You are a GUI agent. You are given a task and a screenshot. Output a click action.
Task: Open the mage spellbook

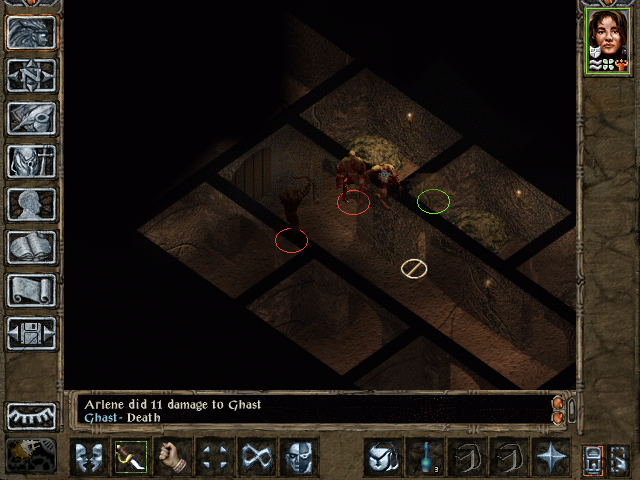tap(31, 247)
